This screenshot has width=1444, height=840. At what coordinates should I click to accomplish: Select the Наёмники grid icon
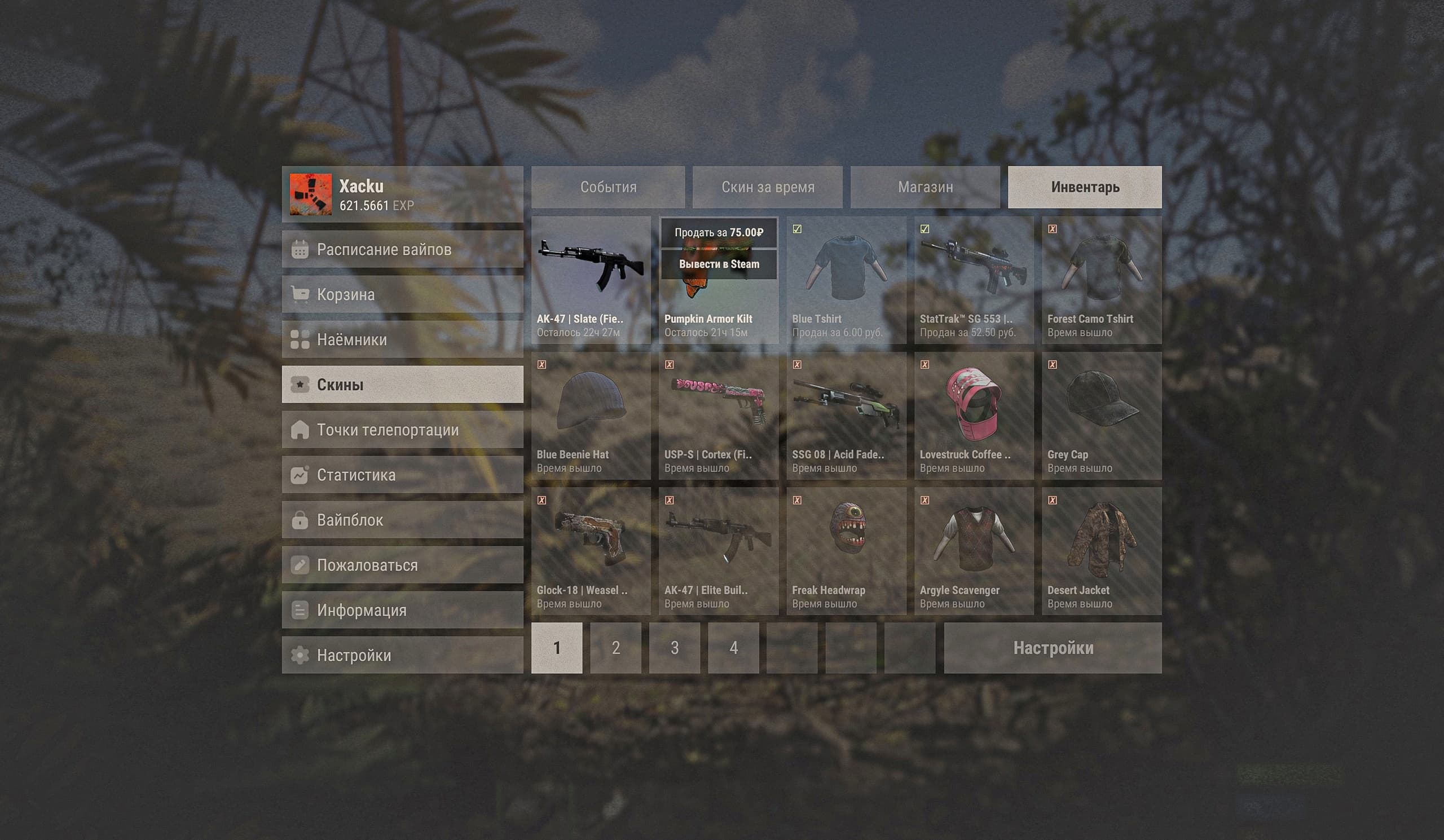[x=300, y=339]
